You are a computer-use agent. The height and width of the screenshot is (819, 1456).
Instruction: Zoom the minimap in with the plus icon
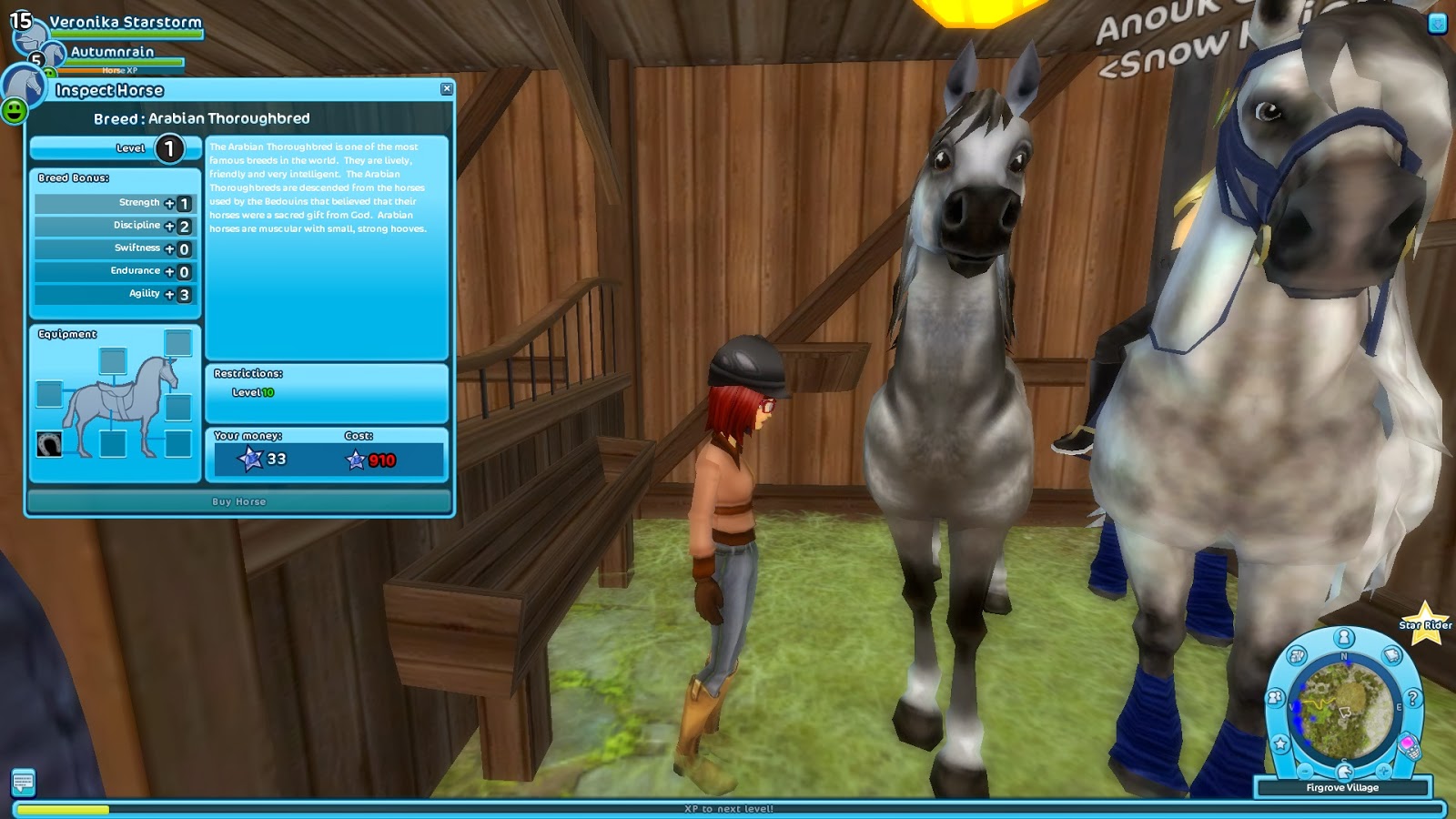[1382, 771]
